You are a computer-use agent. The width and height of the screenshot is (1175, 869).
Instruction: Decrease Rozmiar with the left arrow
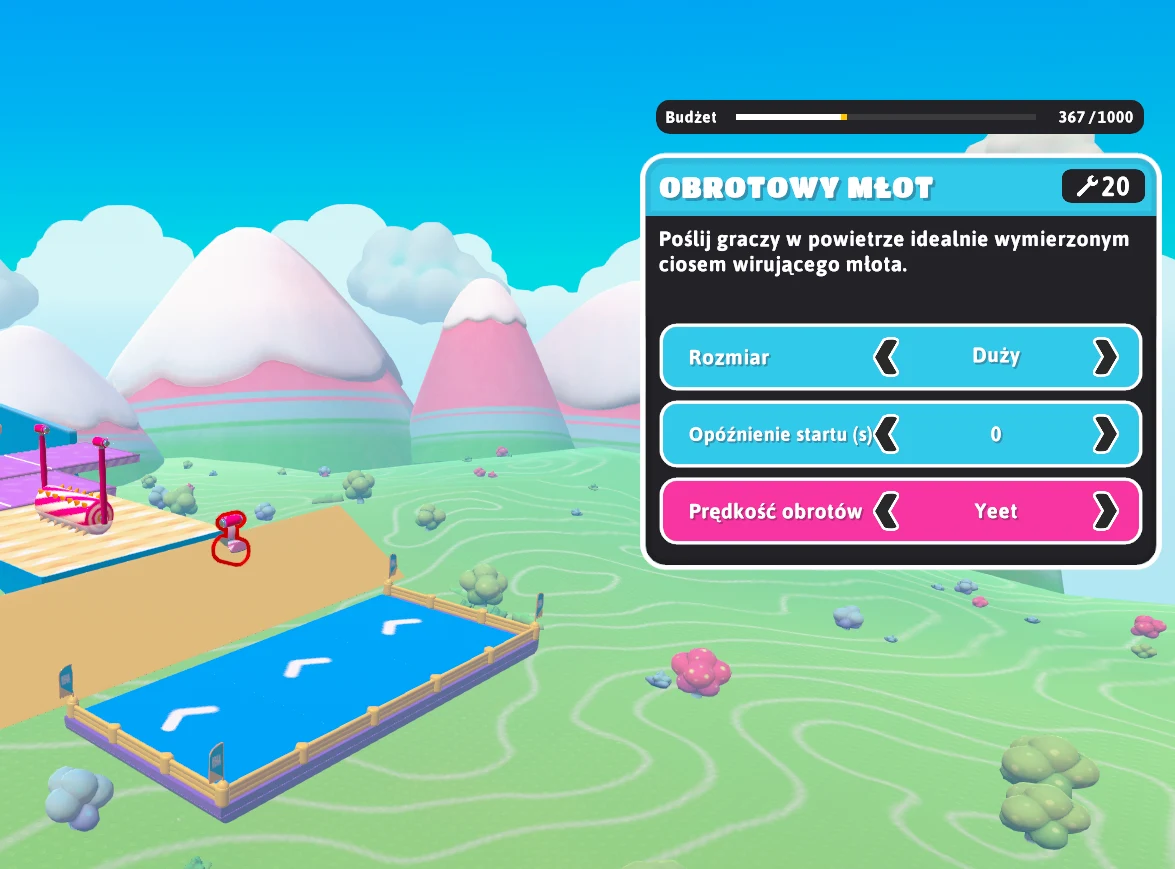click(x=886, y=357)
